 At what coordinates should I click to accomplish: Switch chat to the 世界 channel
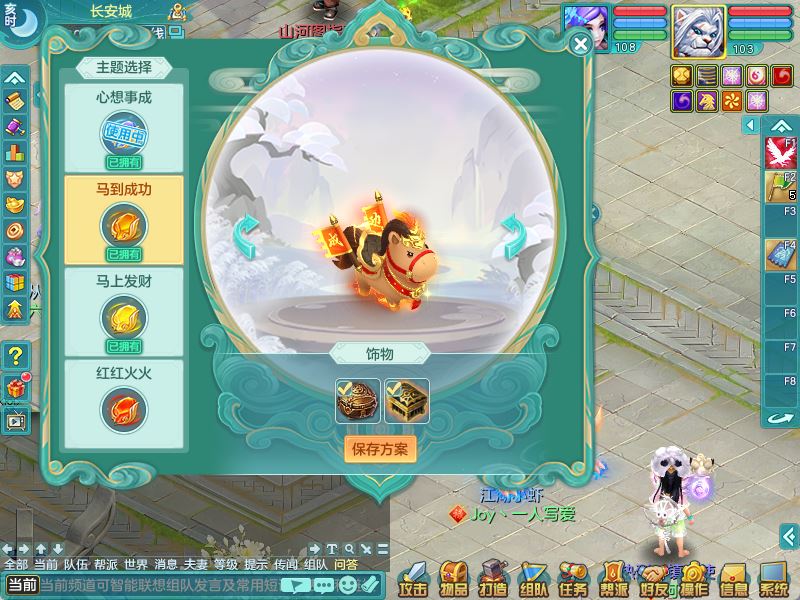click(135, 564)
